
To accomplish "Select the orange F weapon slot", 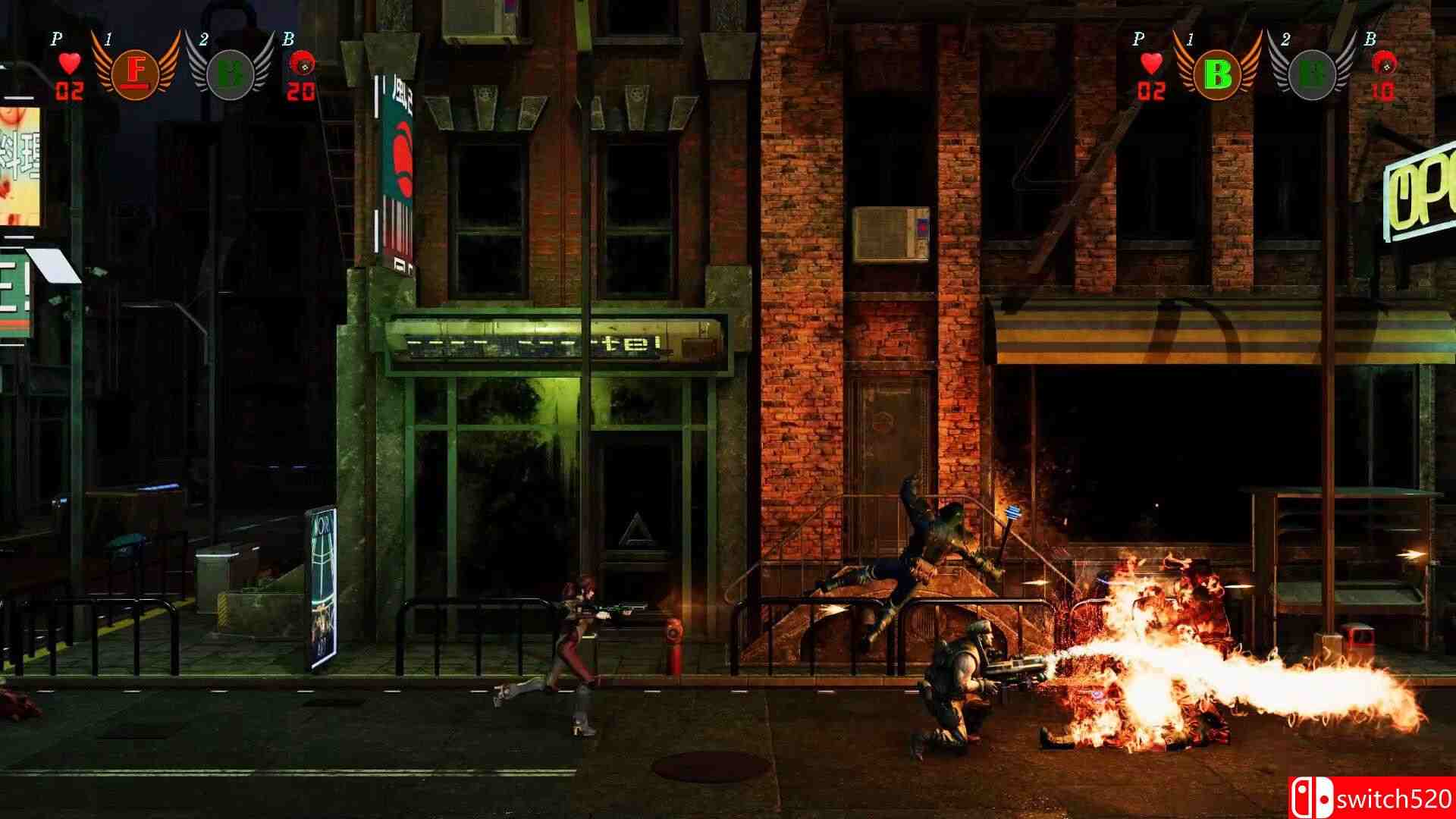I will click(x=136, y=73).
